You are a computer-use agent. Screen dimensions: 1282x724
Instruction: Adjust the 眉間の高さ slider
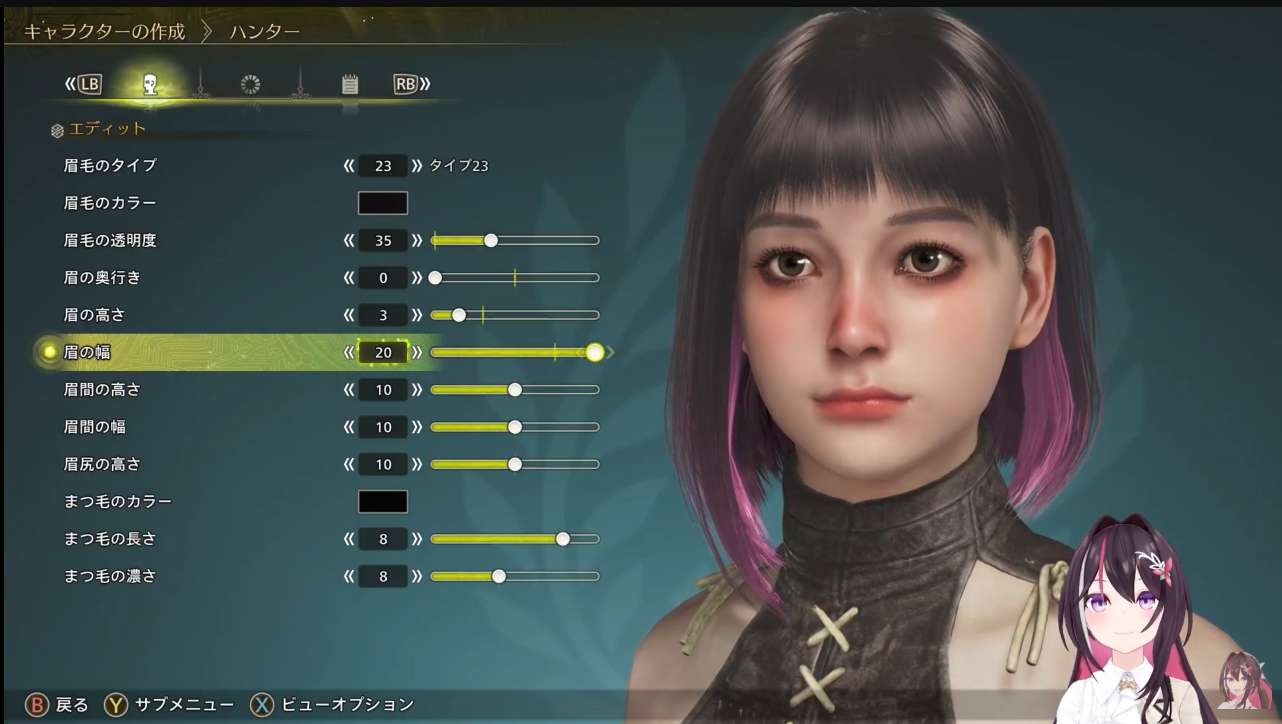point(514,389)
